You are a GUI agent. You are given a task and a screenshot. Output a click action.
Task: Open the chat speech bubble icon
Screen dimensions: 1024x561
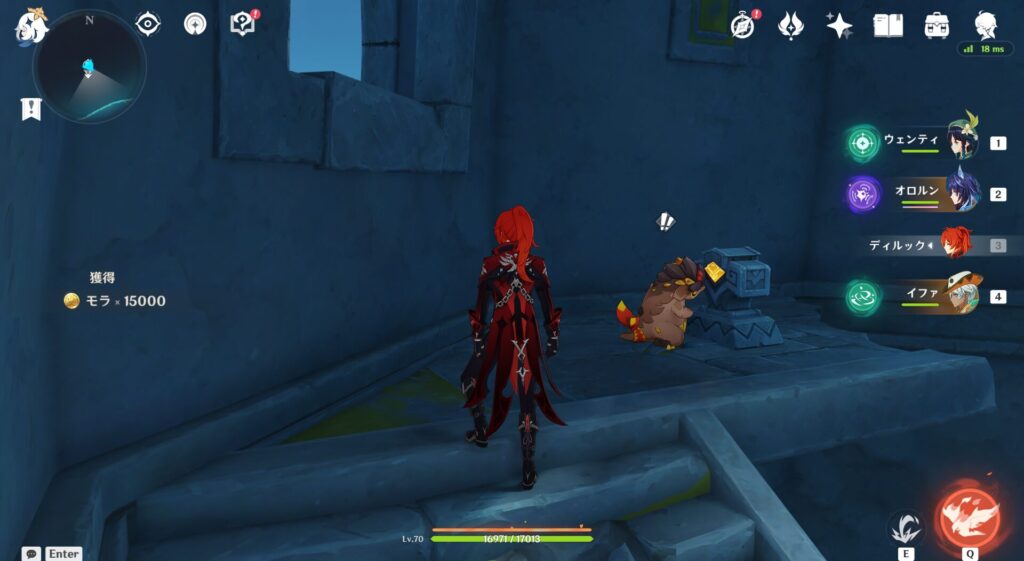click(31, 553)
